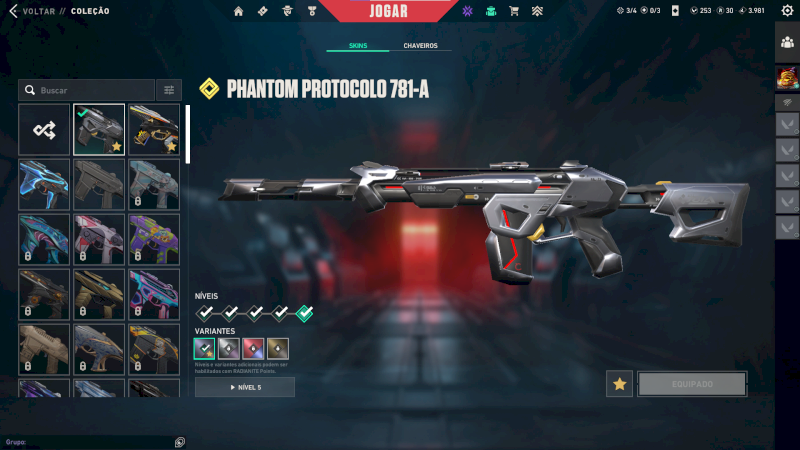
Task: Choose the random skin shuffle tile
Action: tap(44, 129)
